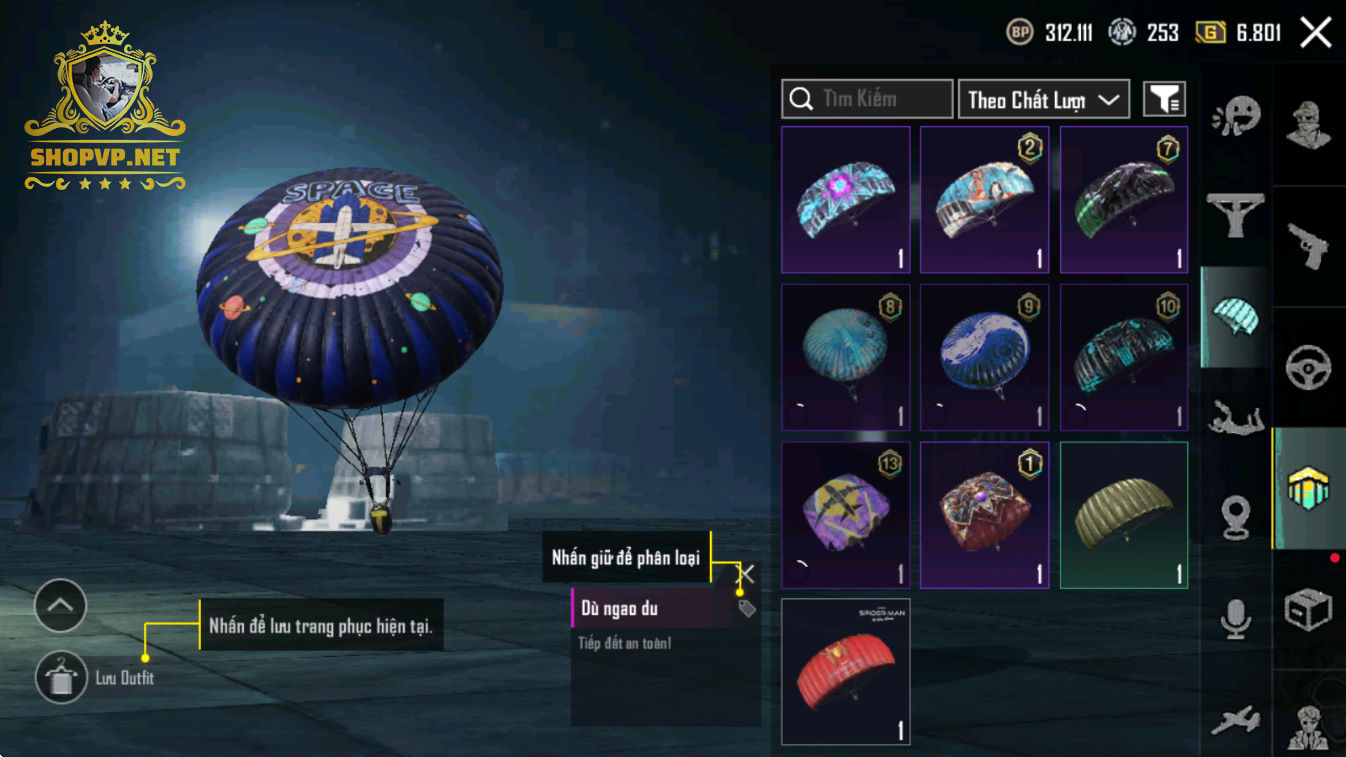Select the parachute with badge number 7
The width and height of the screenshot is (1346, 757).
(1123, 200)
